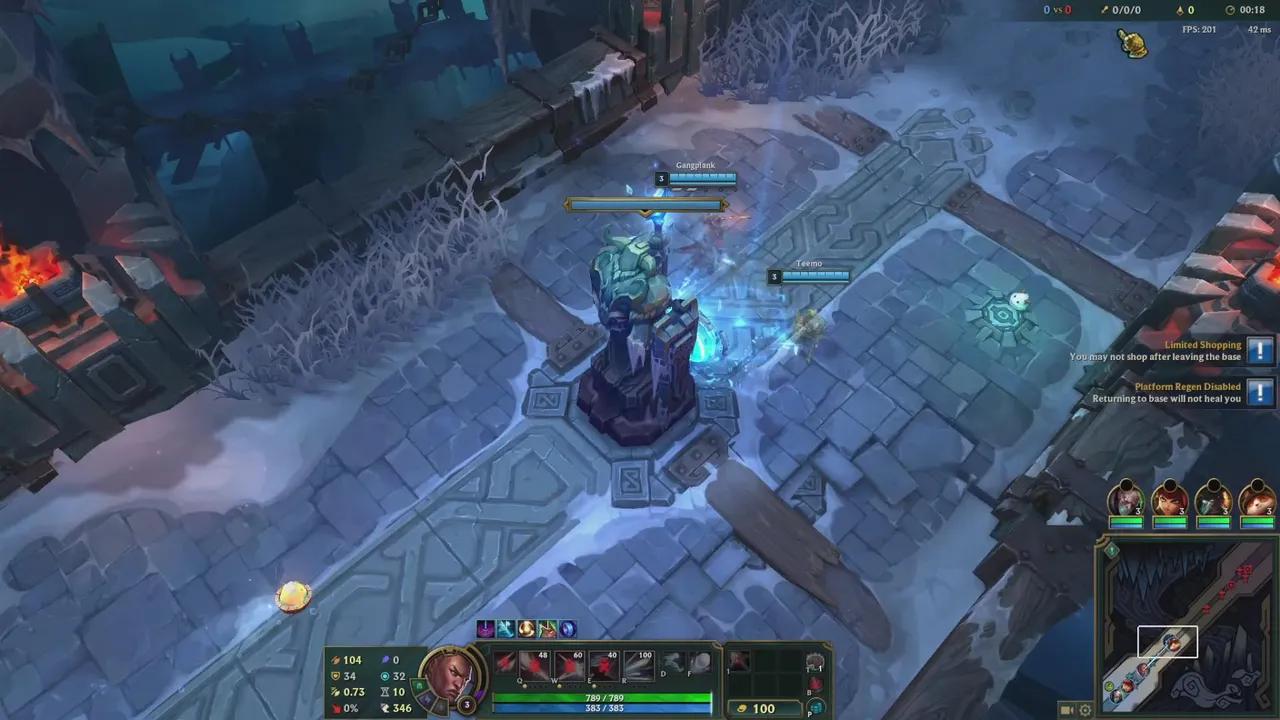Activate the E Powder Keg ability icon
Viewport: 1280px width, 720px height.
[603, 666]
